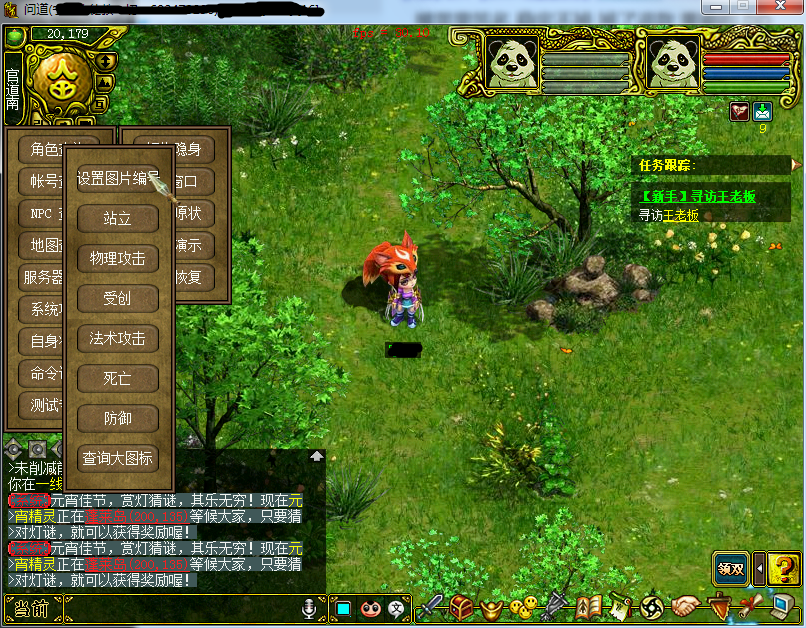Screen dimensions: 806x628
Task: Open the yellow question mark help button
Action: coord(784,568)
